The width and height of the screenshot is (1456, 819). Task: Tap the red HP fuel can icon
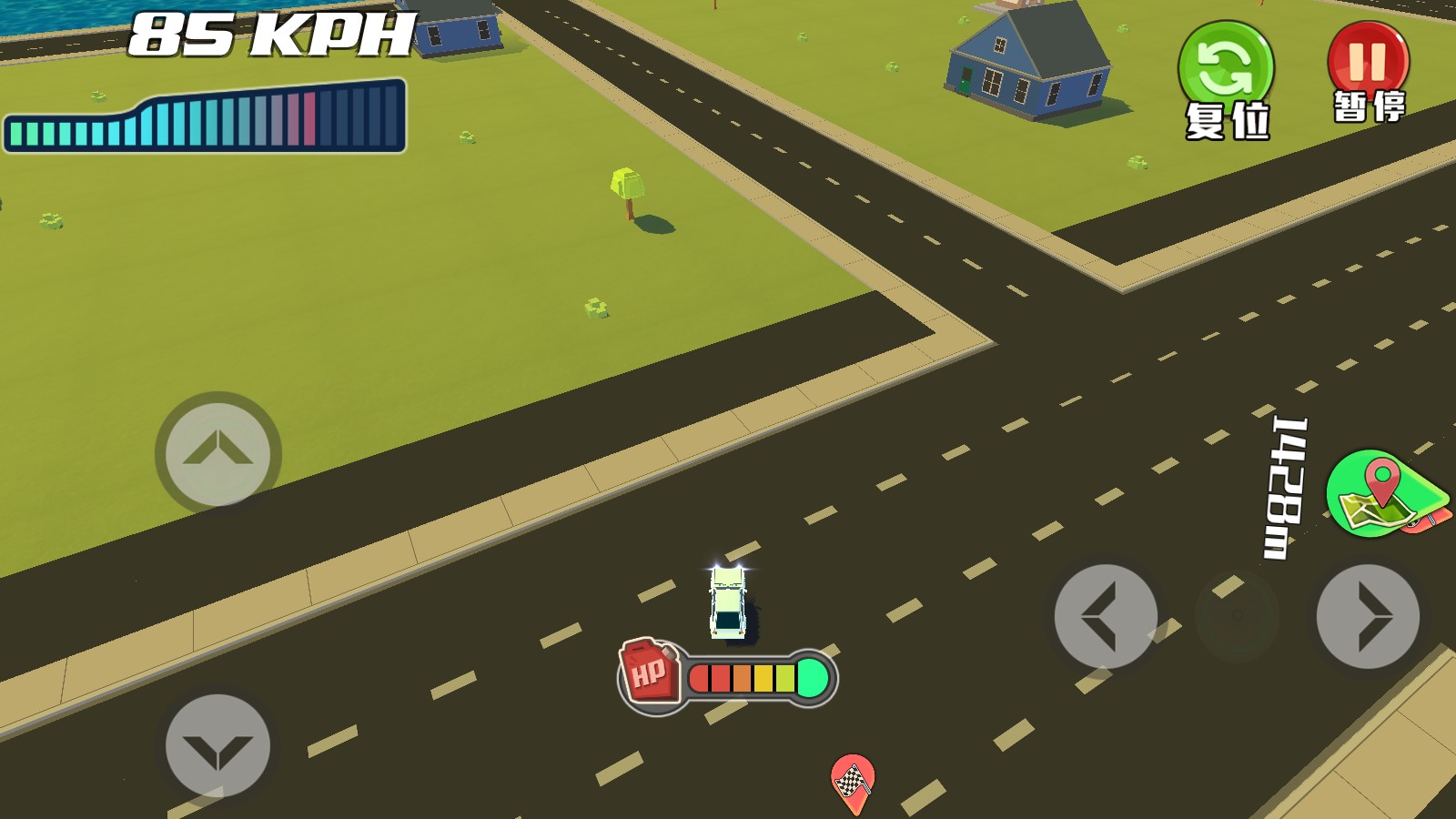[648, 673]
